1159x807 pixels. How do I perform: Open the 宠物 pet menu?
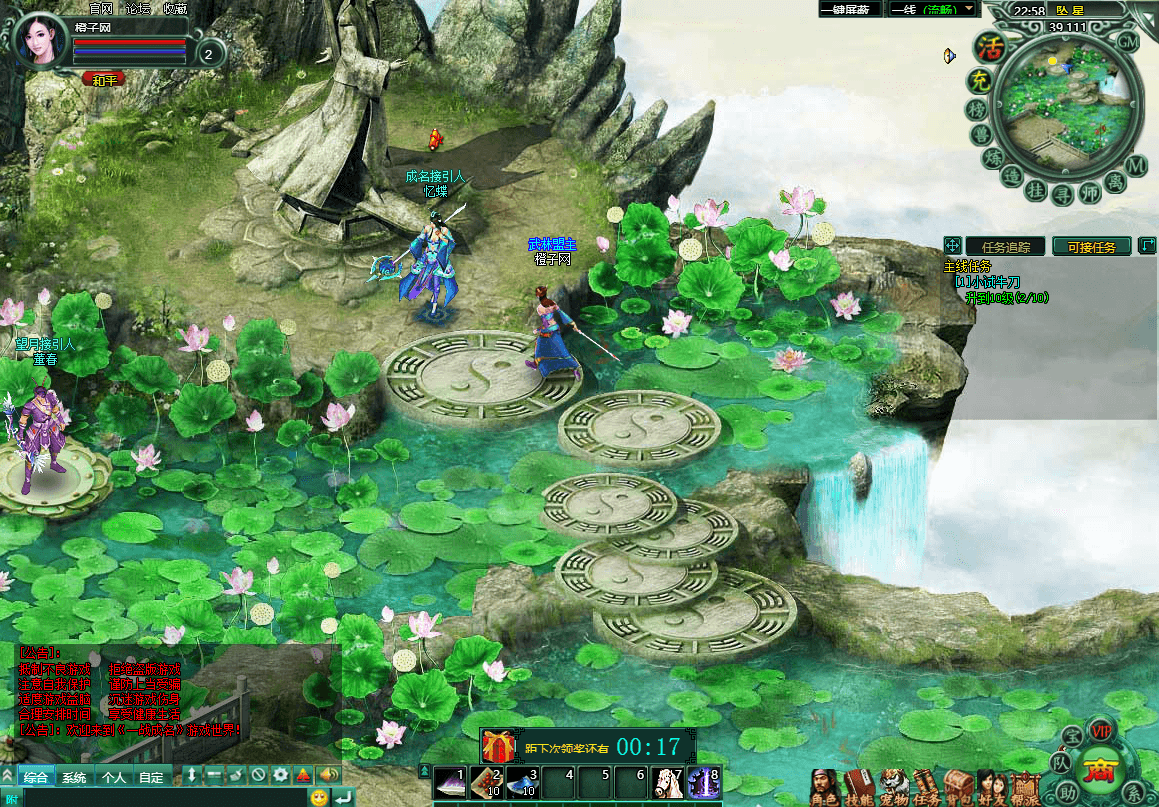click(x=893, y=788)
